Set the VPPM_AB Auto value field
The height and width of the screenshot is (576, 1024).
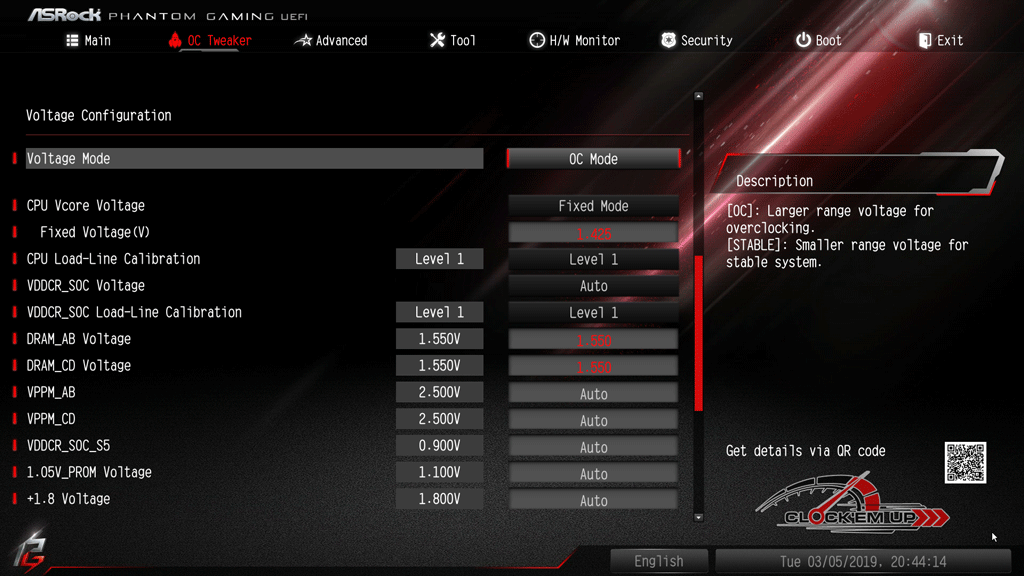click(593, 394)
